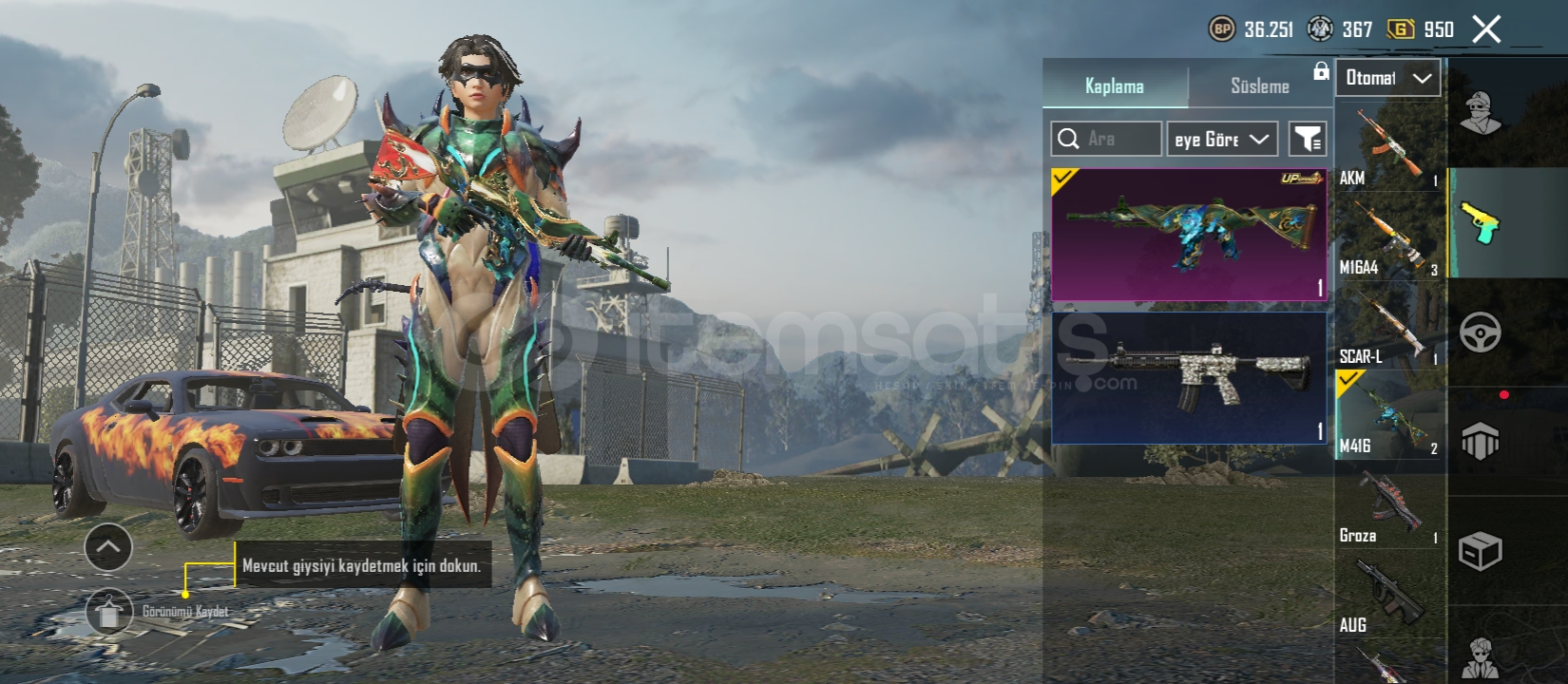Switch to the Kaplama tab
The width and height of the screenshot is (1568, 684).
click(1115, 85)
